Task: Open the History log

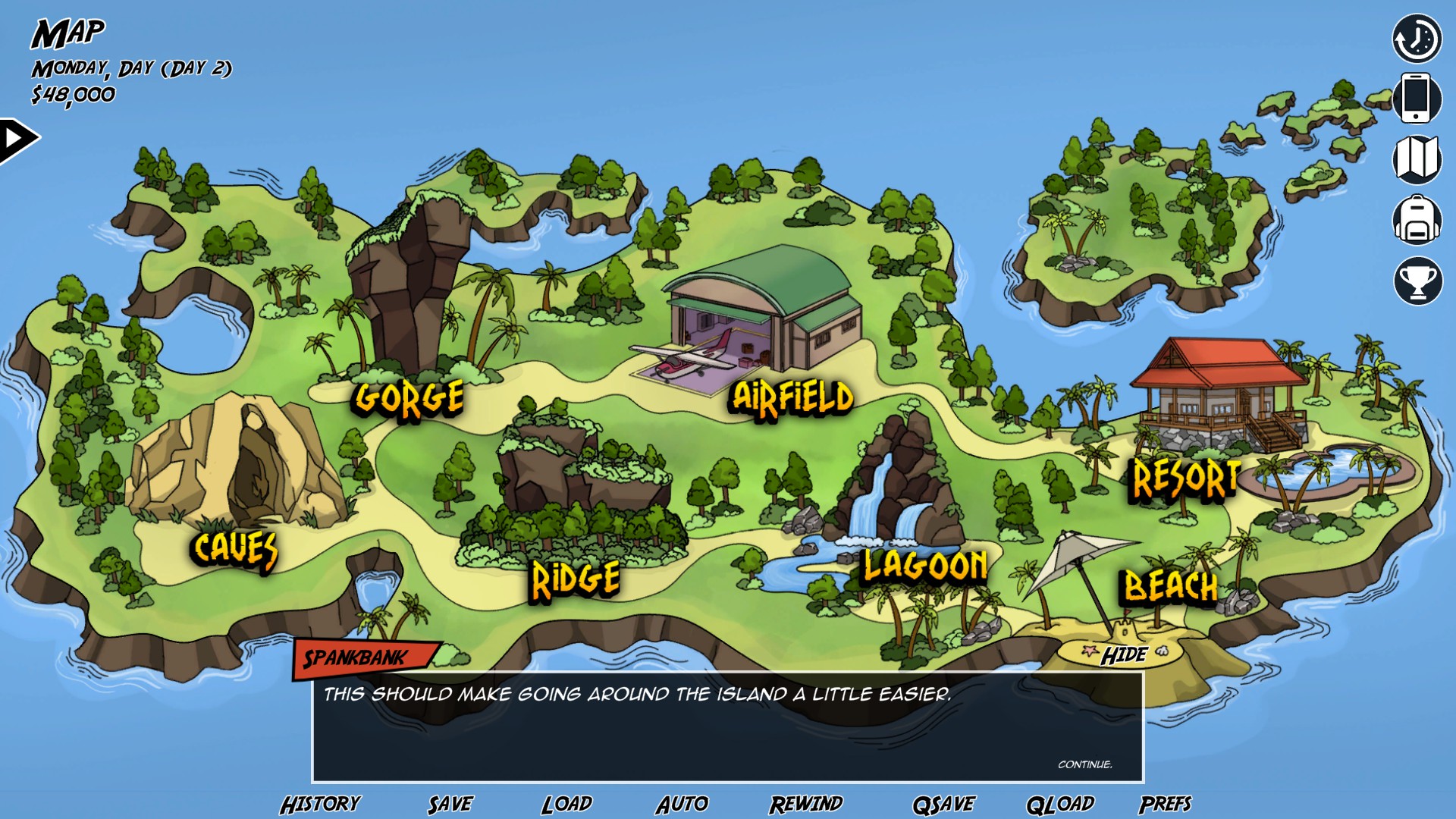Action: pyautogui.click(x=320, y=804)
